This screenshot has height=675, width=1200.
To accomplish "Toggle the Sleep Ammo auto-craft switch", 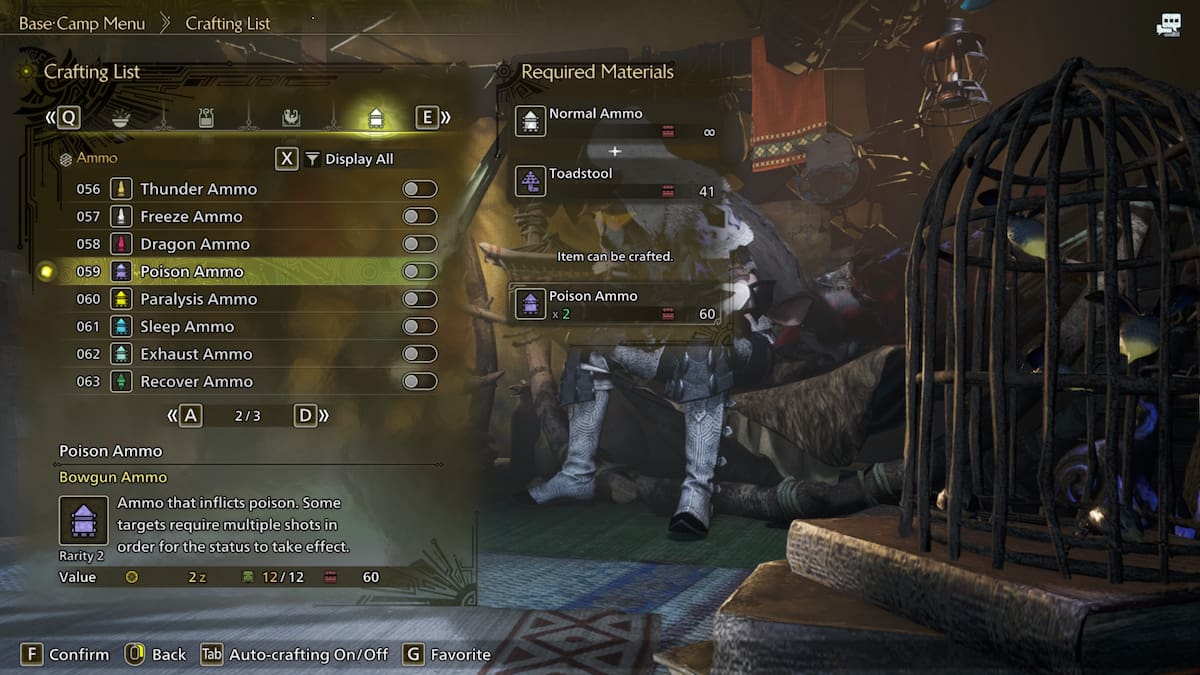I will tap(420, 326).
